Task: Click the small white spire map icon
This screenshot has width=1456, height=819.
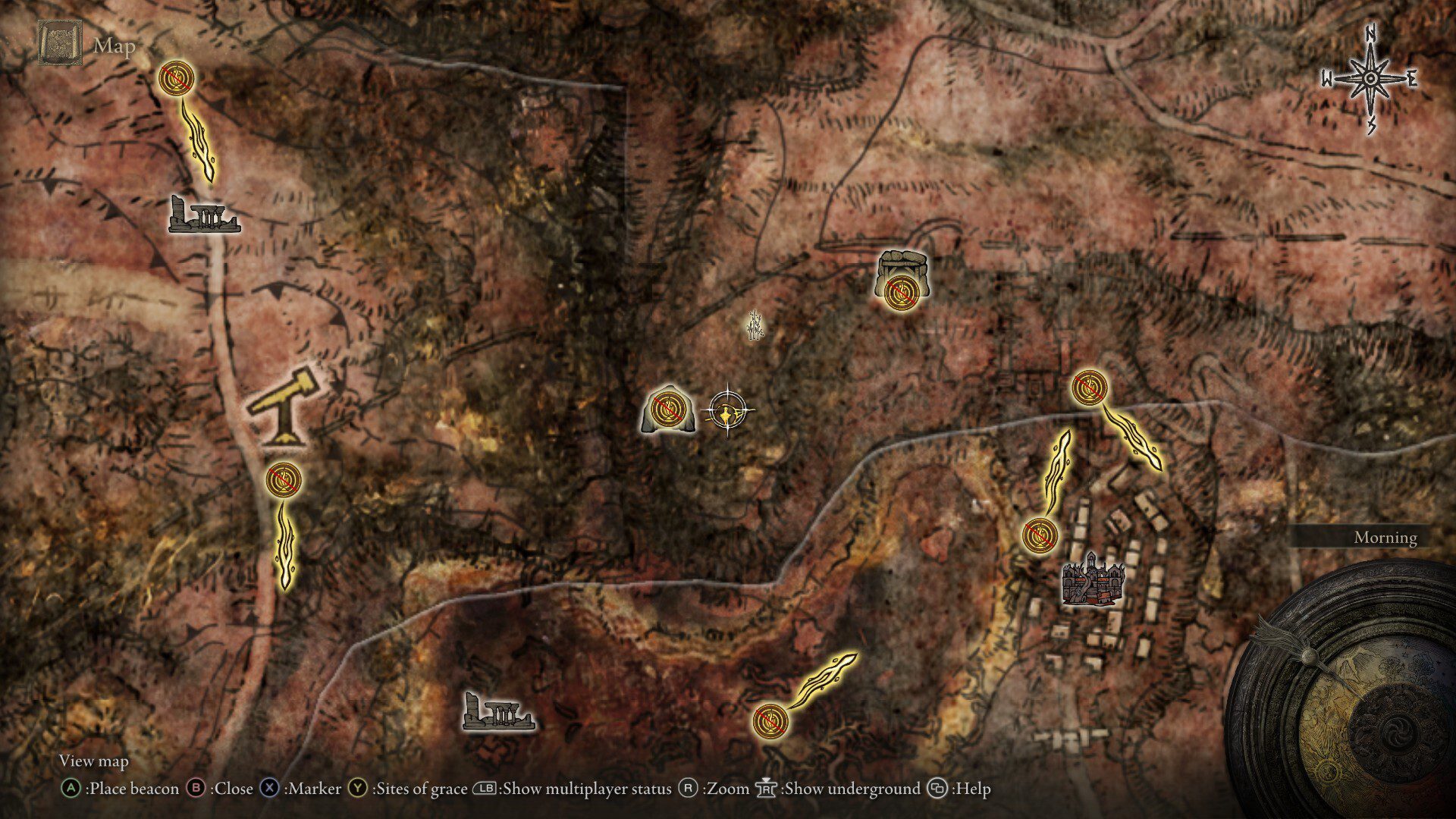Action: (753, 326)
